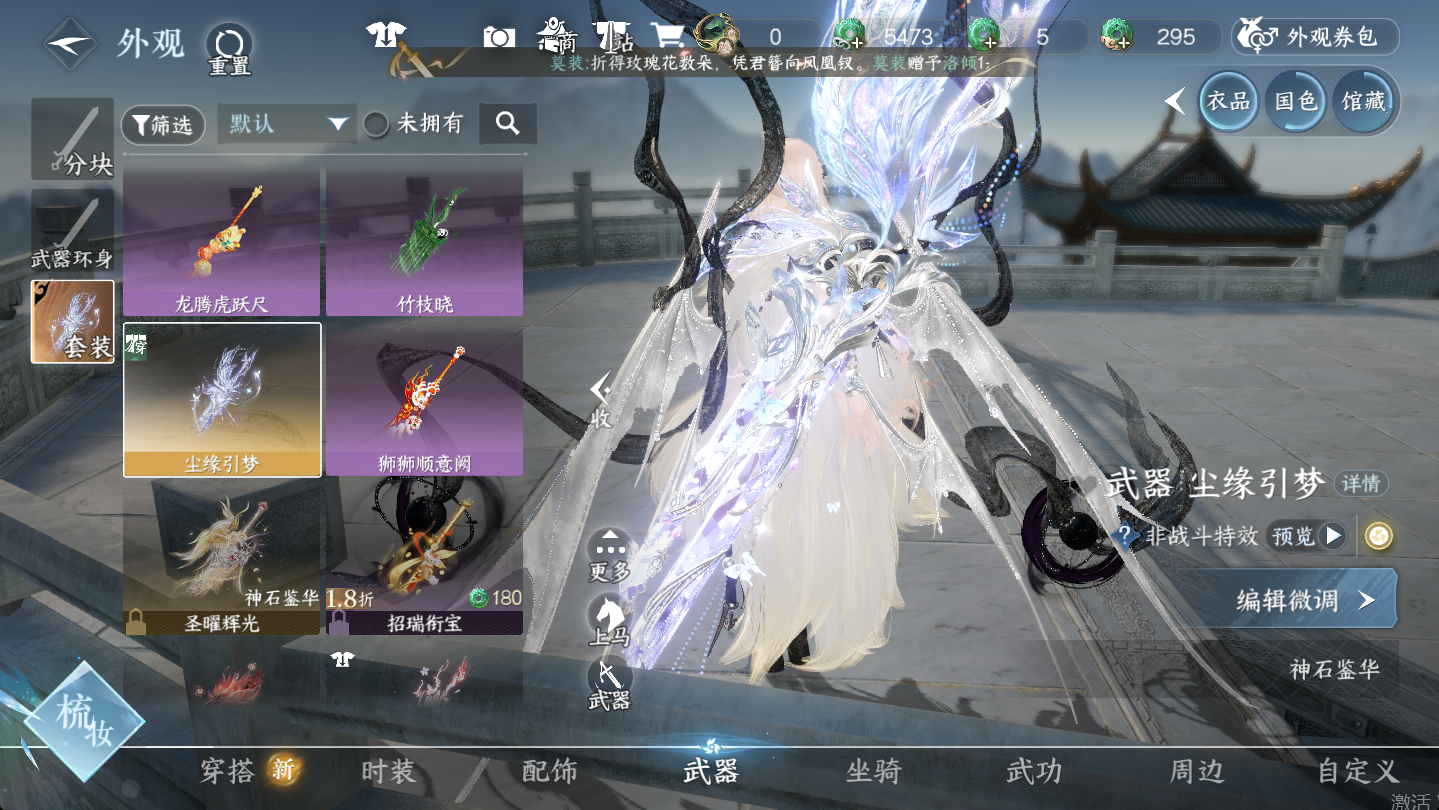Open the 坐骑 mounts tab

[x=873, y=771]
